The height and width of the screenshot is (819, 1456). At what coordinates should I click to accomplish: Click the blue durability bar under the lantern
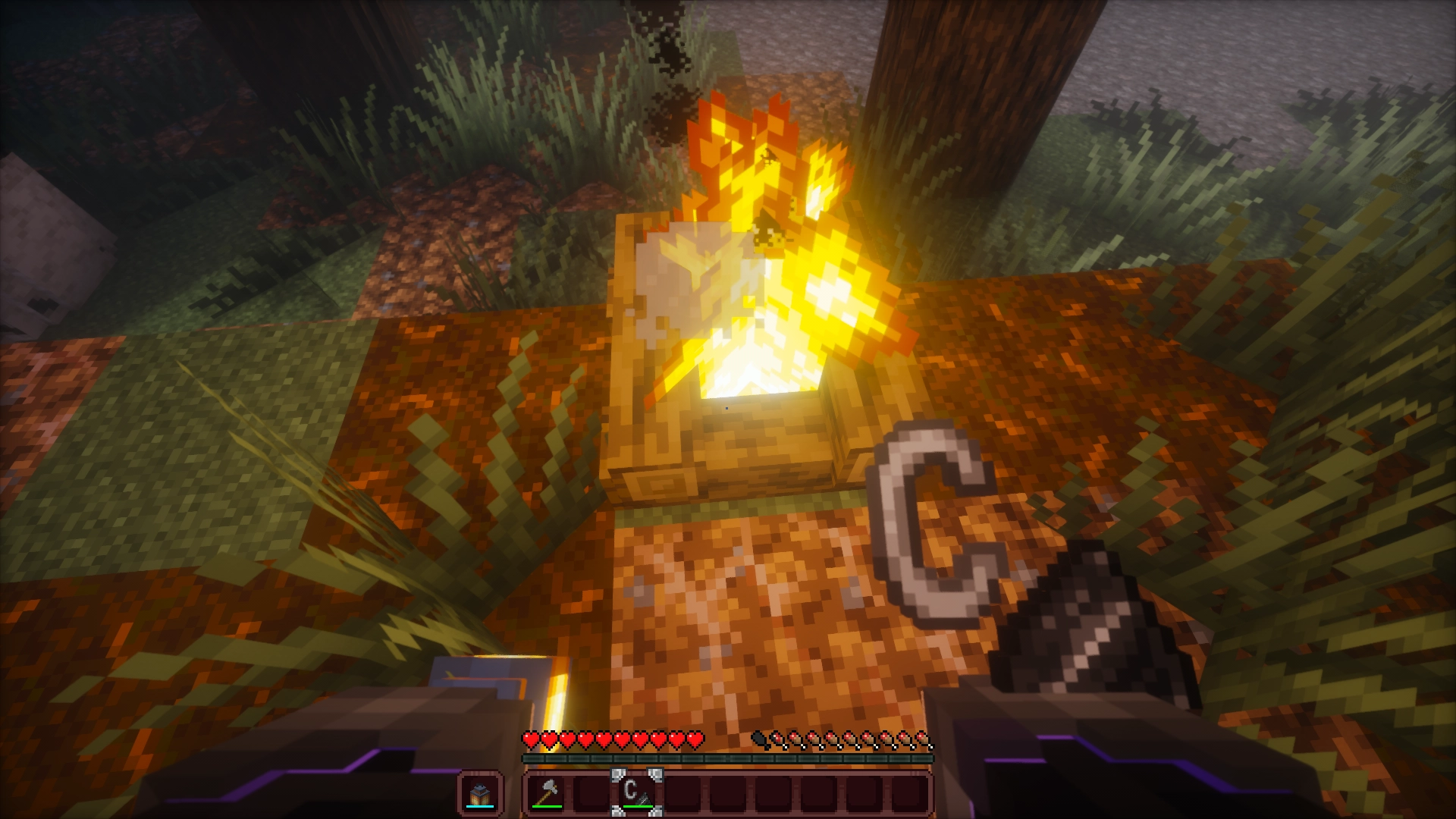click(x=479, y=807)
